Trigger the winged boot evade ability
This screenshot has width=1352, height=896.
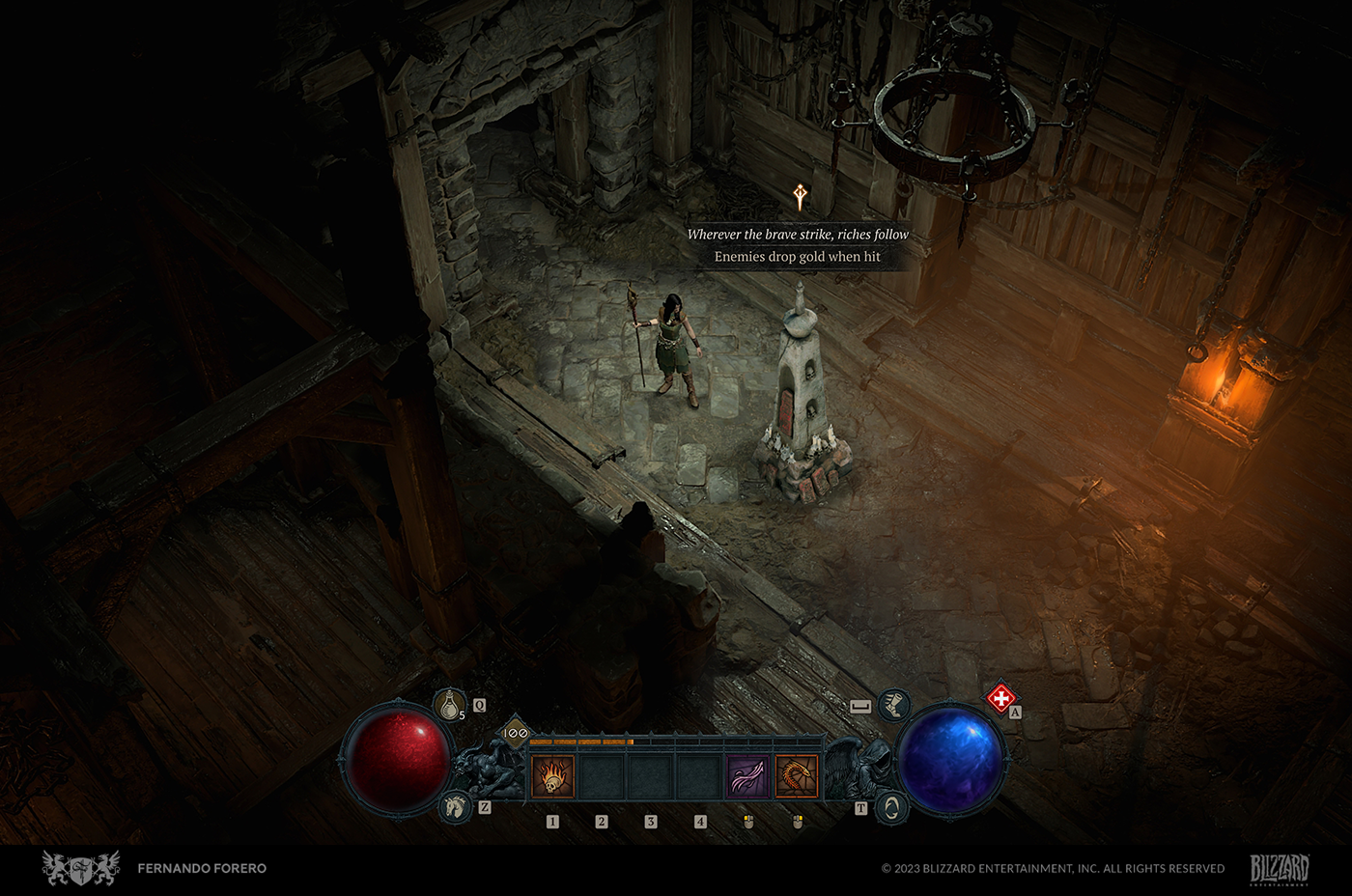(894, 705)
